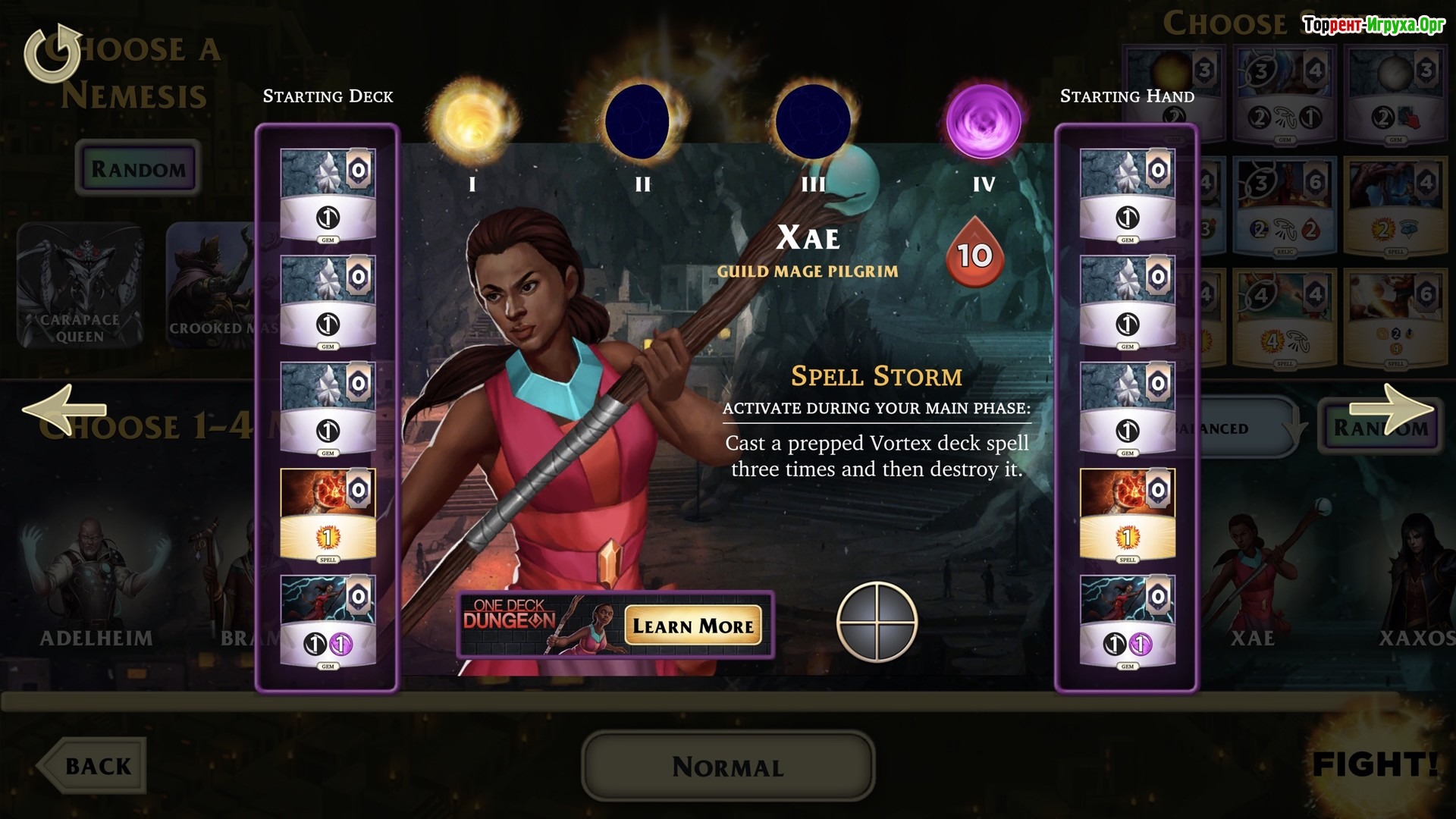
Task: Open One Deck Dungeon Learn More
Action: pyautogui.click(x=693, y=626)
